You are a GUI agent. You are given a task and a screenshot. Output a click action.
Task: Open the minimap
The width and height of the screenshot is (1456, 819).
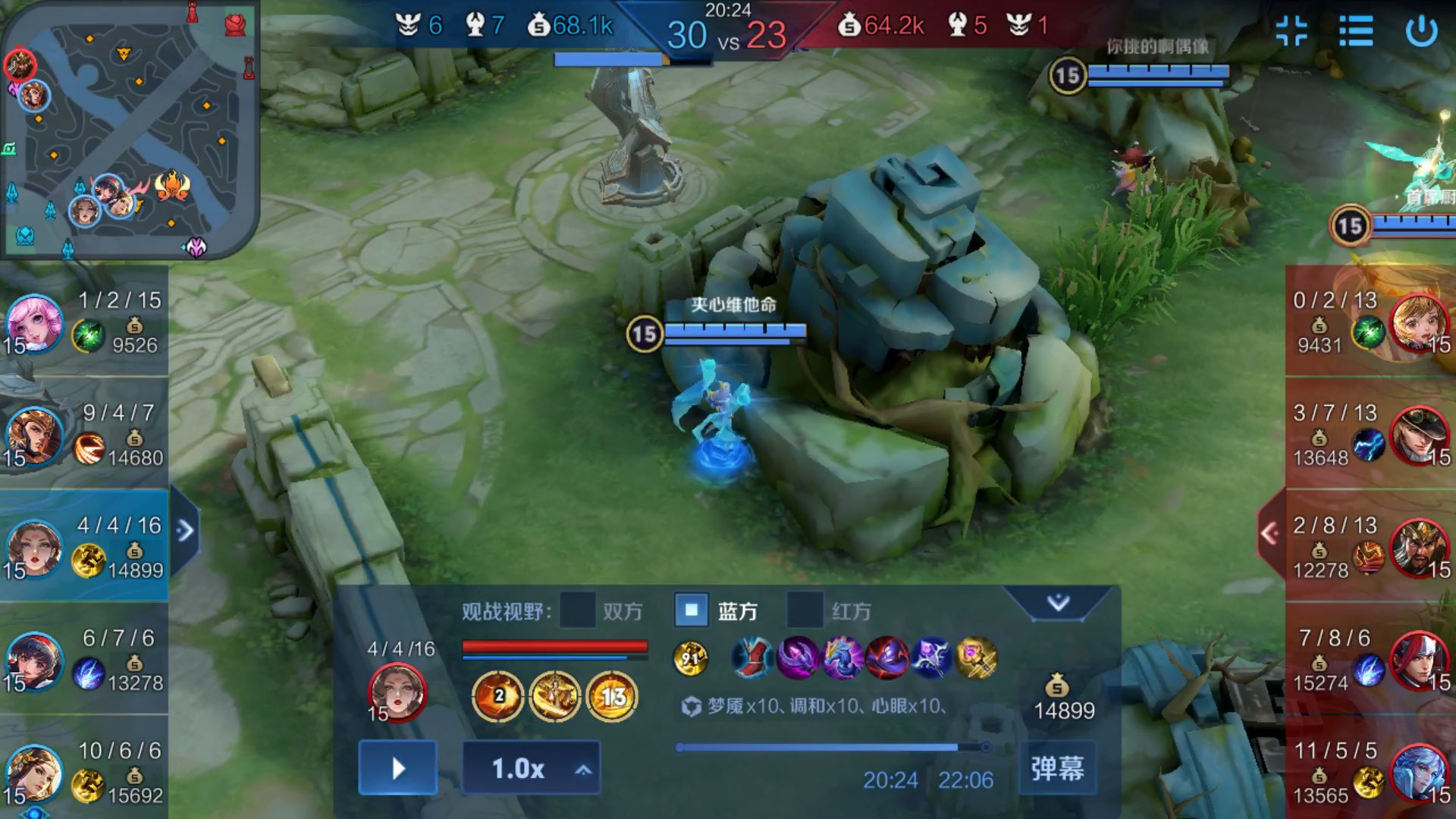[129, 129]
